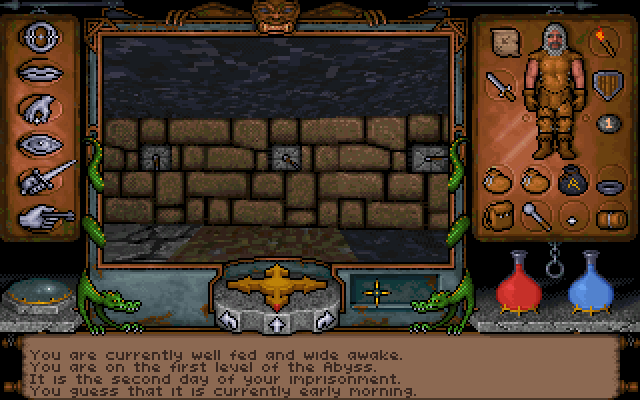Select the lit torch slot

click(x=606, y=42)
